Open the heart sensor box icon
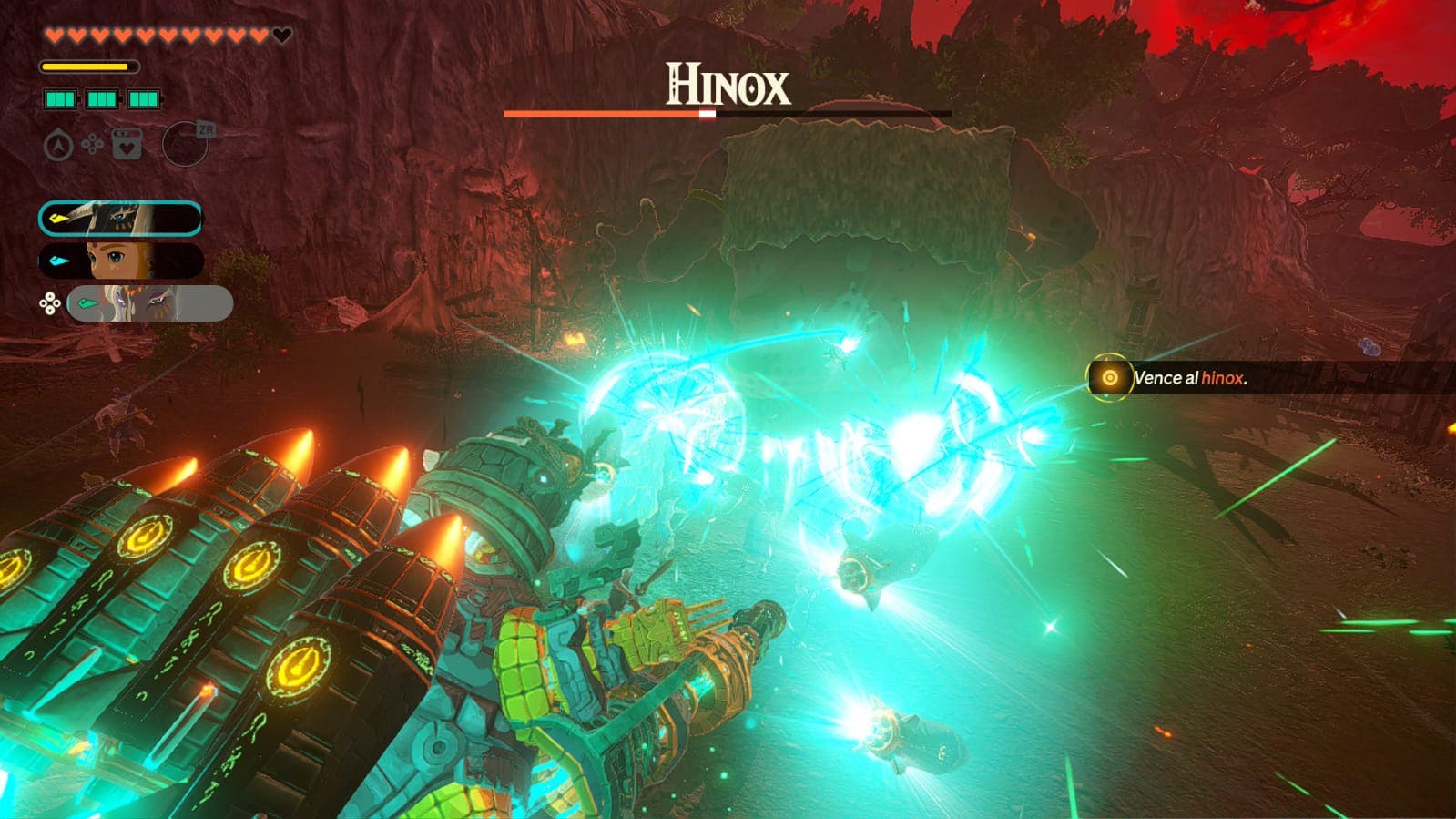Image resolution: width=1456 pixels, height=819 pixels. click(x=126, y=144)
